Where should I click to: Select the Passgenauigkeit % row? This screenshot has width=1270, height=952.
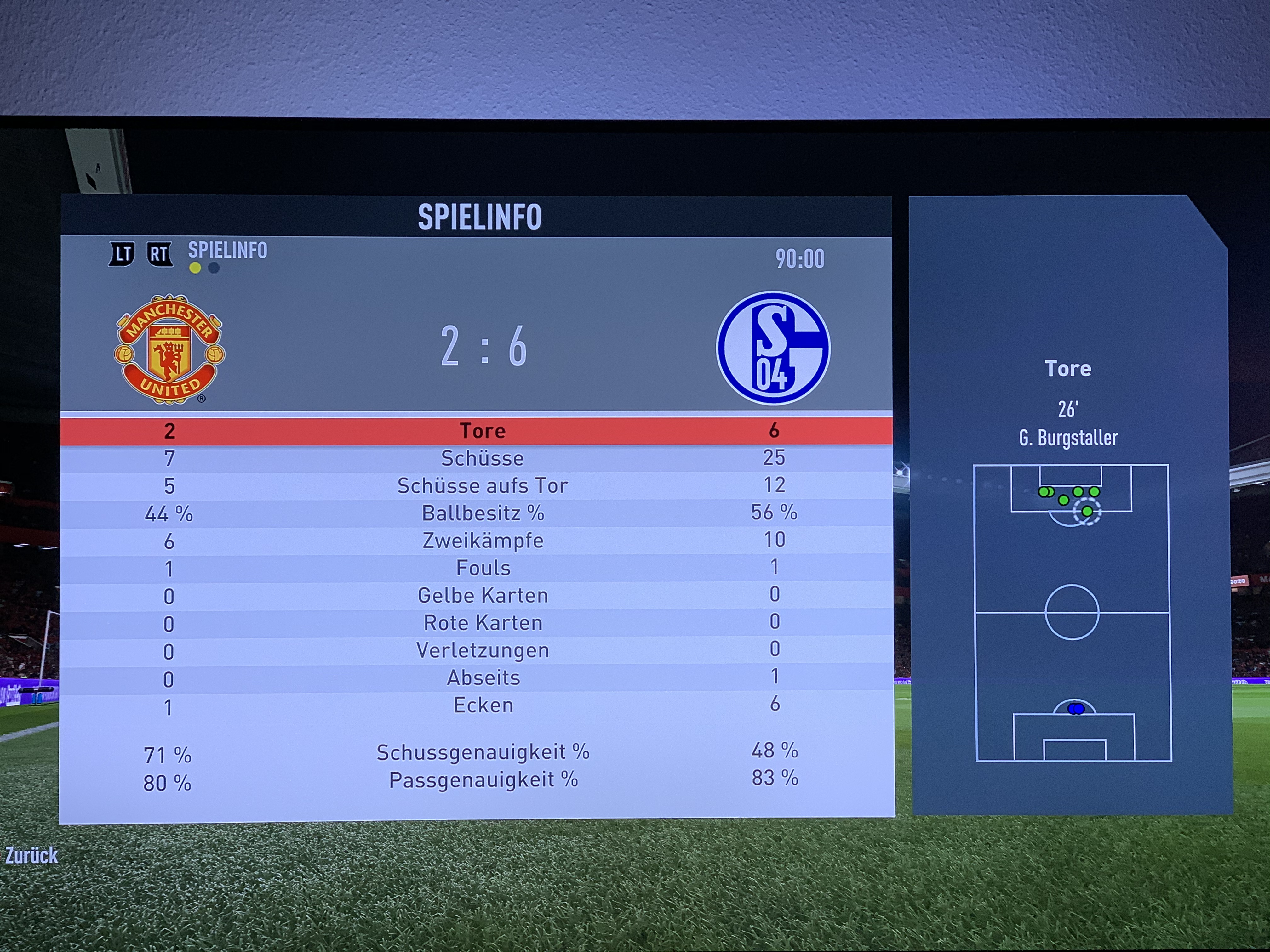tap(482, 780)
